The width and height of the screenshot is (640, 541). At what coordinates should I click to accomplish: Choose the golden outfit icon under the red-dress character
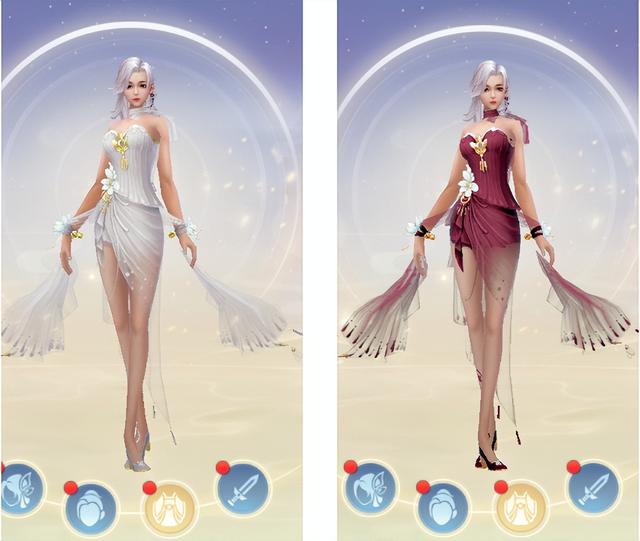520,507
